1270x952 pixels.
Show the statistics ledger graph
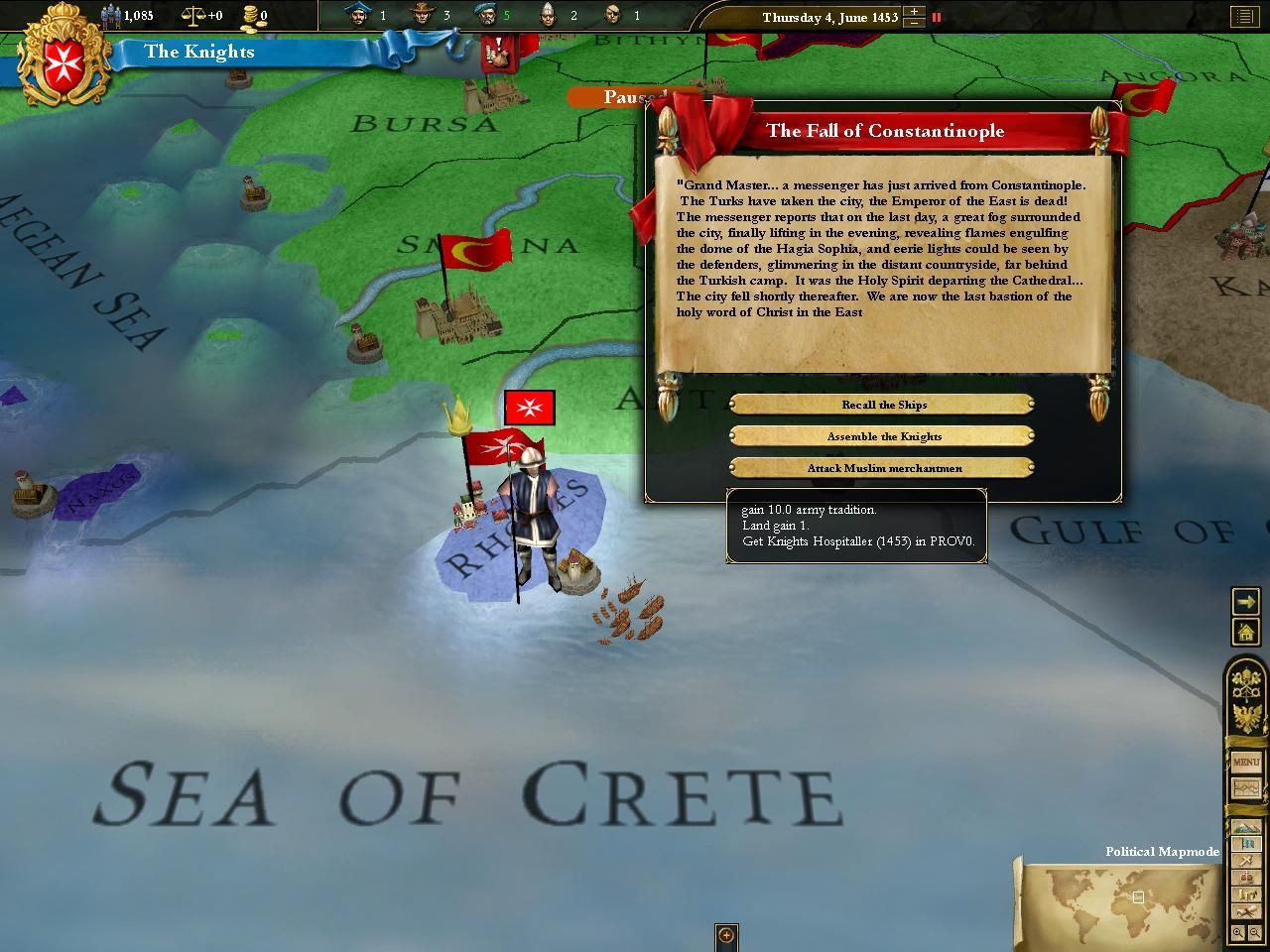pyautogui.click(x=1245, y=789)
